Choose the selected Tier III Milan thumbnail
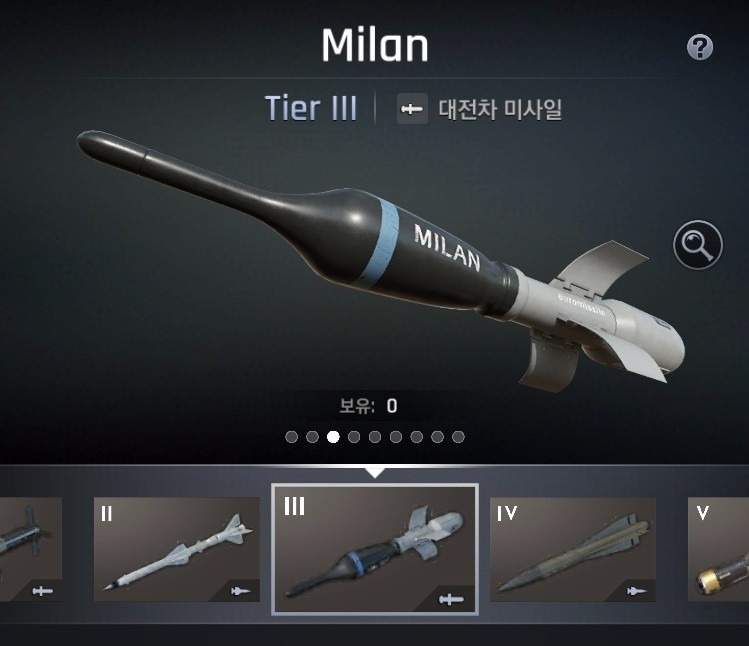Screen dimensions: 749x646 pyautogui.click(x=374, y=549)
